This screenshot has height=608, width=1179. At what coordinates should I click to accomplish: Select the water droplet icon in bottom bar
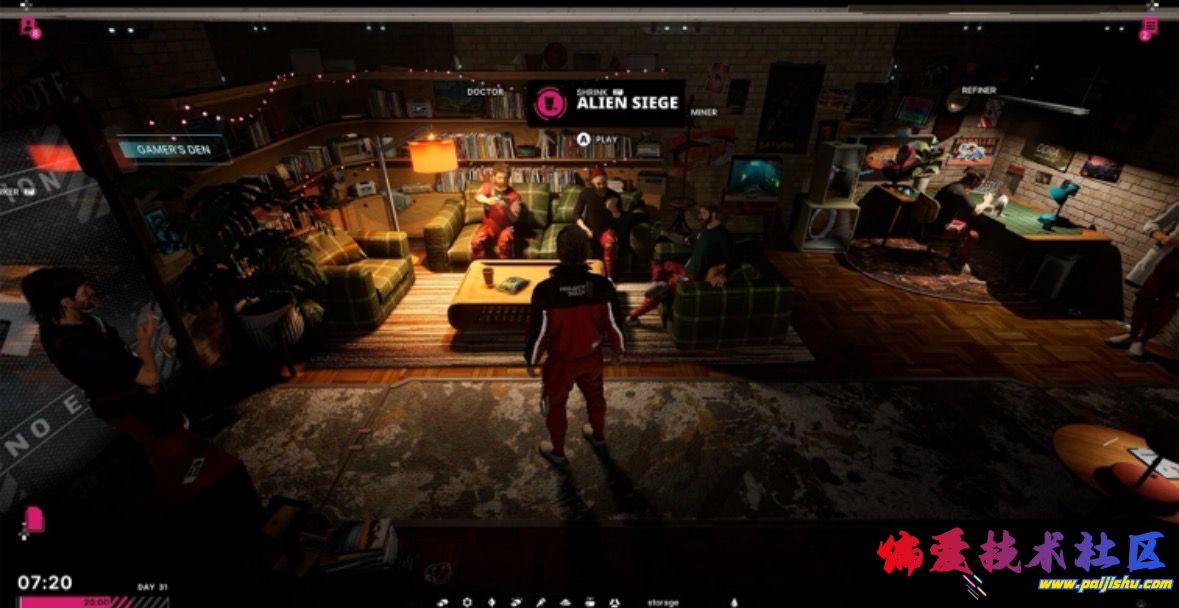734,602
